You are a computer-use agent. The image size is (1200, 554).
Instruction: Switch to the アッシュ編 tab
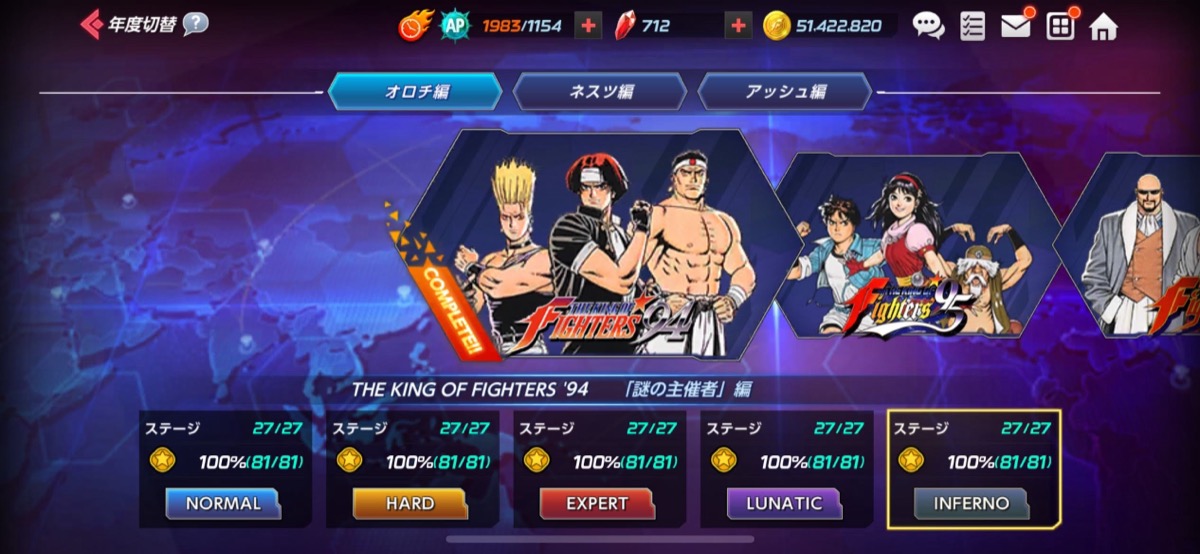point(785,92)
